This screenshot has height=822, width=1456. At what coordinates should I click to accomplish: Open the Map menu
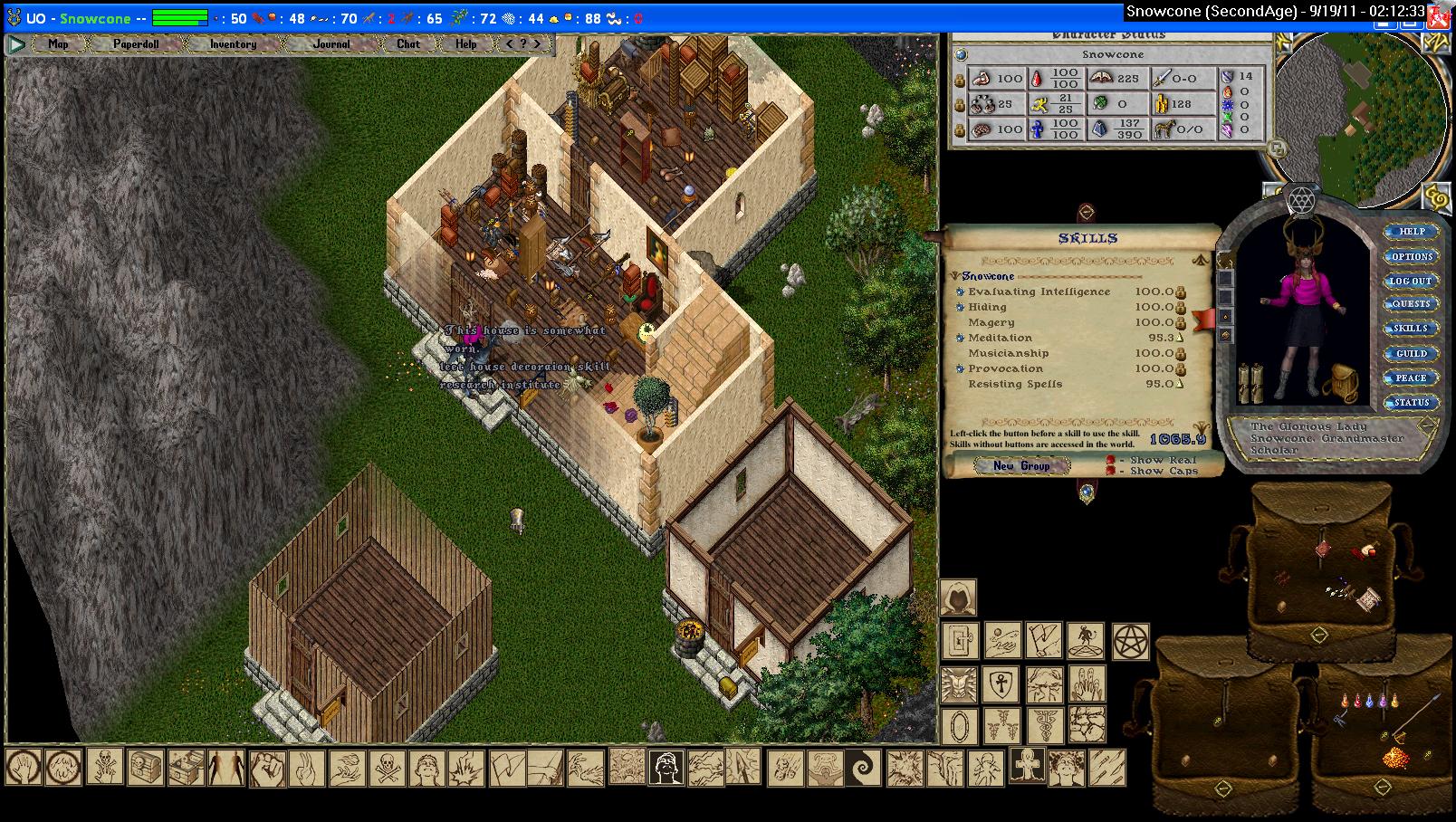58,43
